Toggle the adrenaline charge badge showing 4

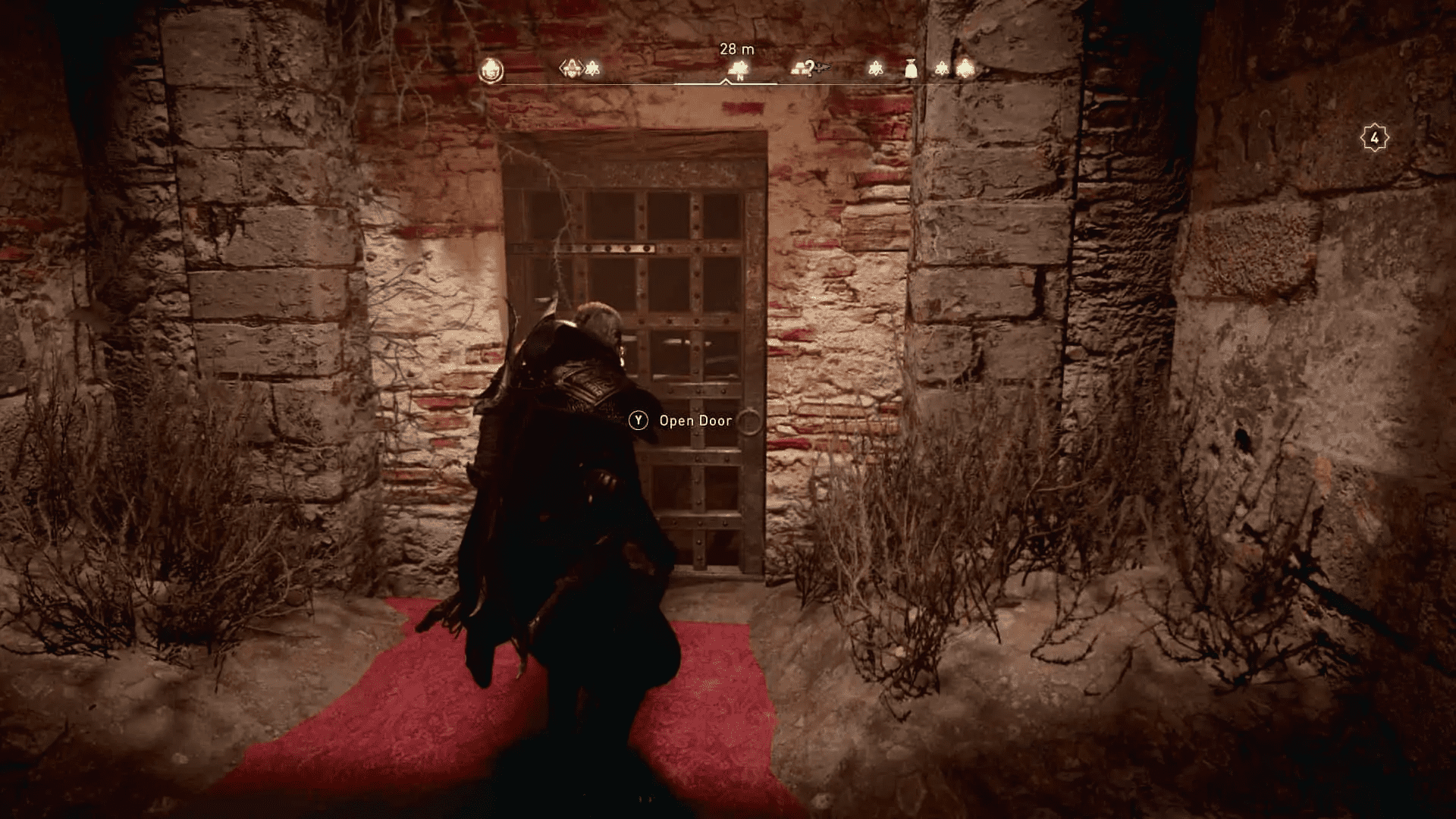point(1374,136)
